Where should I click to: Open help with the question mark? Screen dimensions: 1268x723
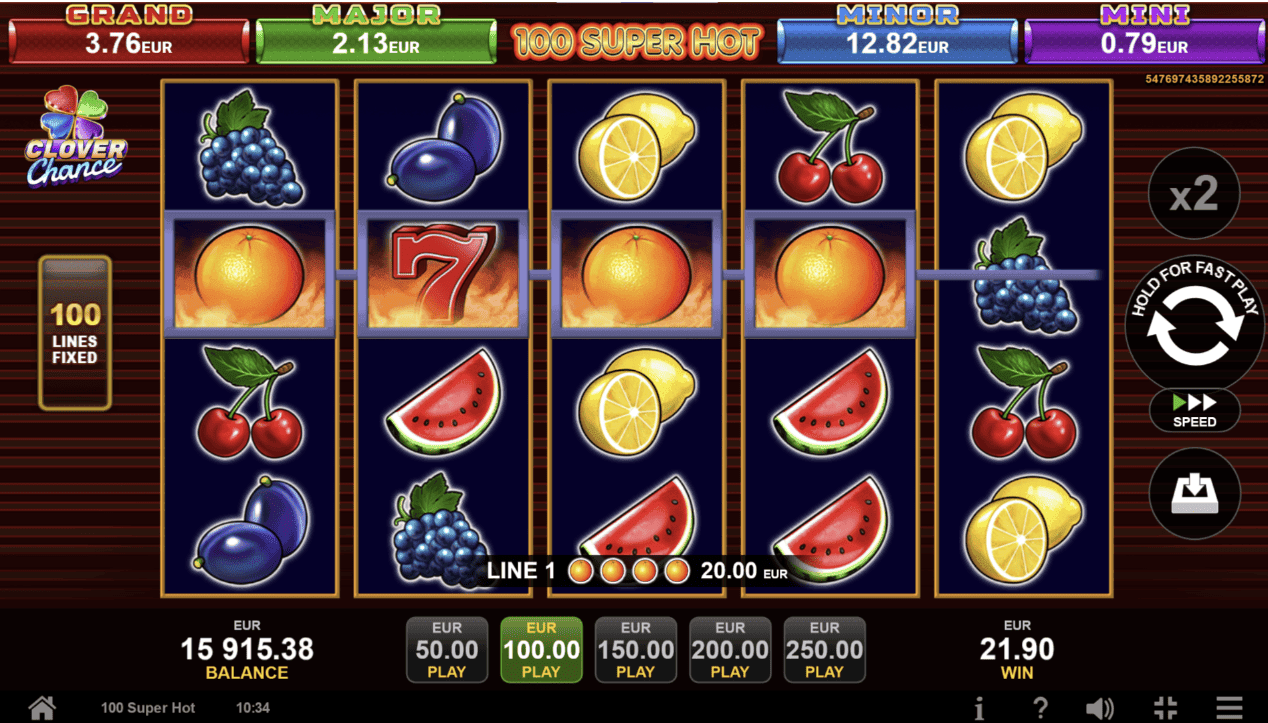click(x=1040, y=708)
